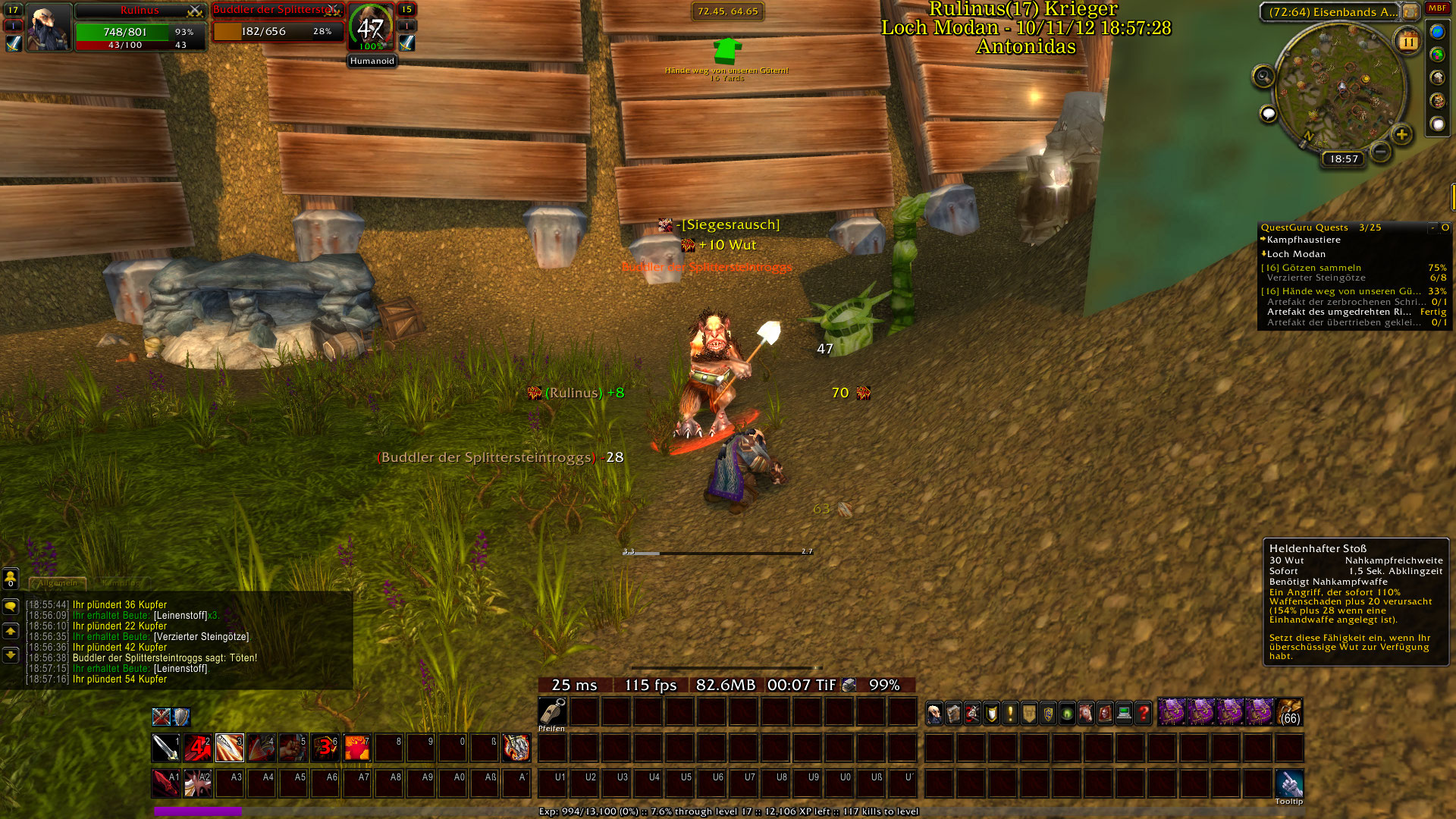Switch to the Allgemein chat tab
1456x819 pixels.
point(58,583)
